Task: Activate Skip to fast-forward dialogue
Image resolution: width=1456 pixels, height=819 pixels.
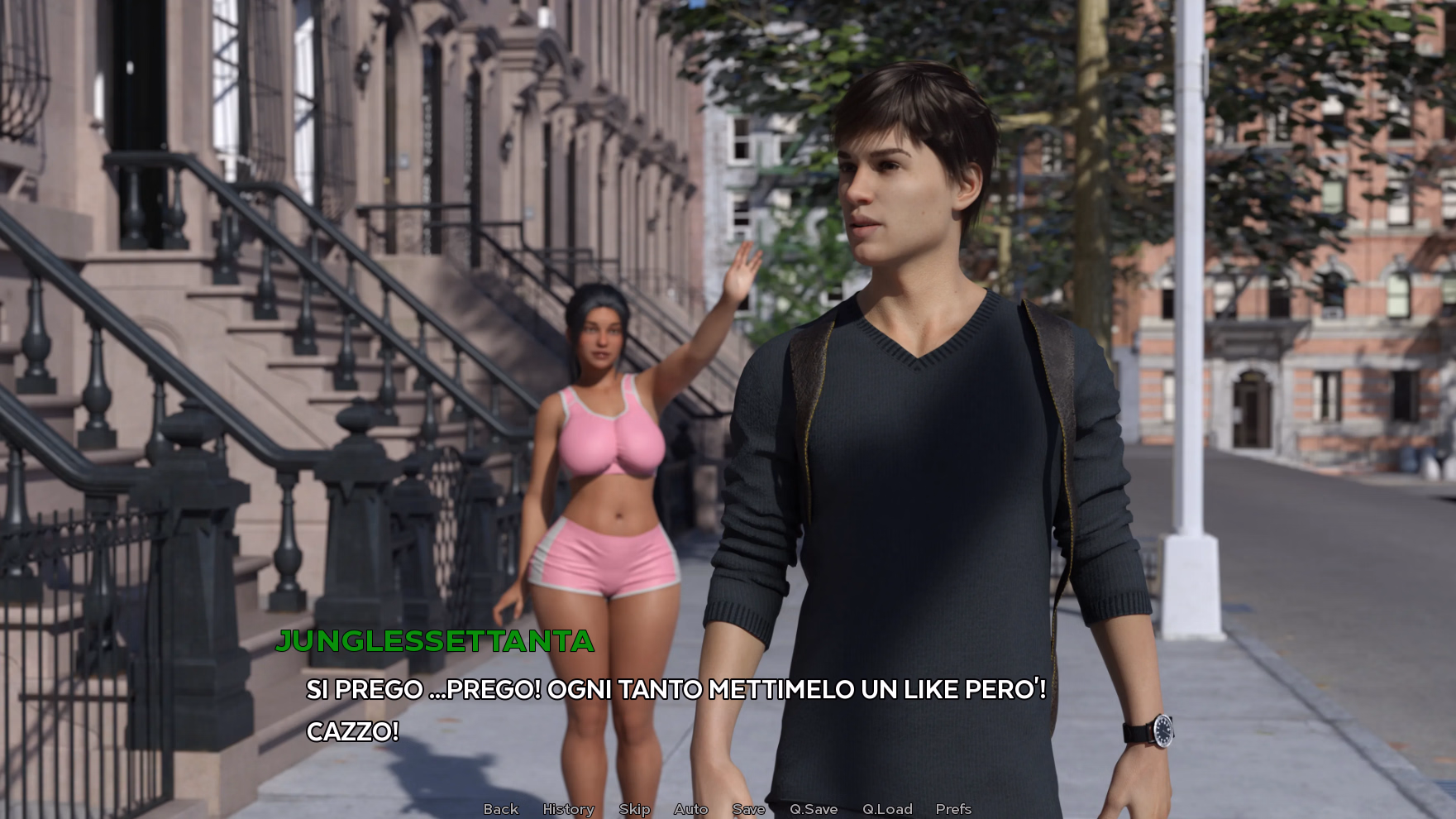Action: pos(634,809)
